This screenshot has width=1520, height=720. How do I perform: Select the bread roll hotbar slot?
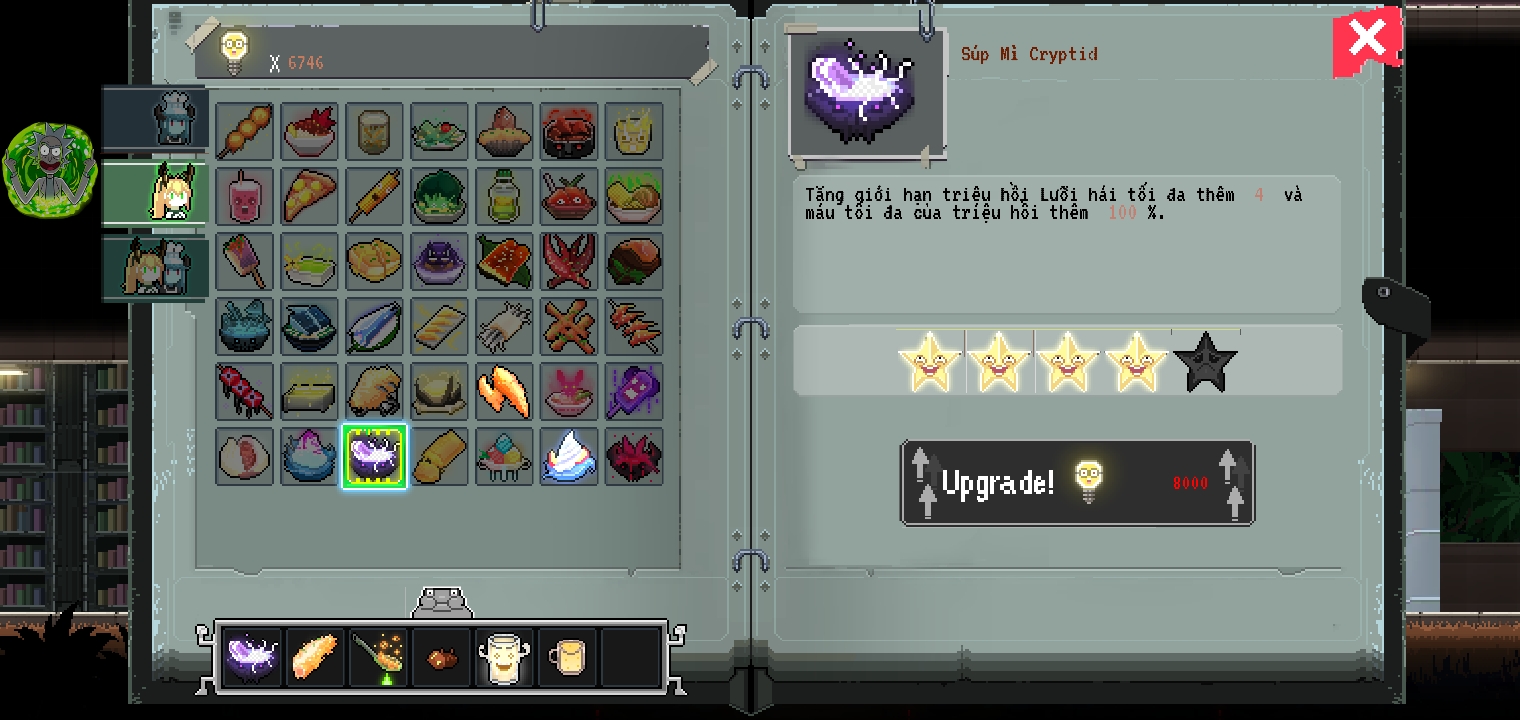point(315,656)
